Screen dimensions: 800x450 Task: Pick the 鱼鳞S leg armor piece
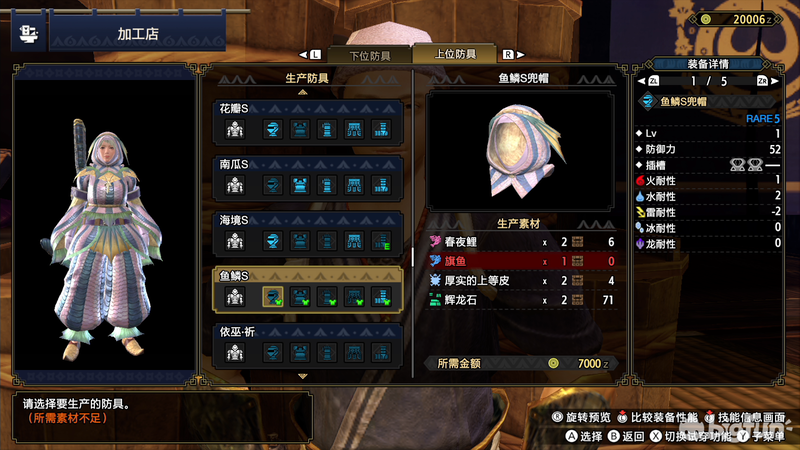(x=381, y=296)
